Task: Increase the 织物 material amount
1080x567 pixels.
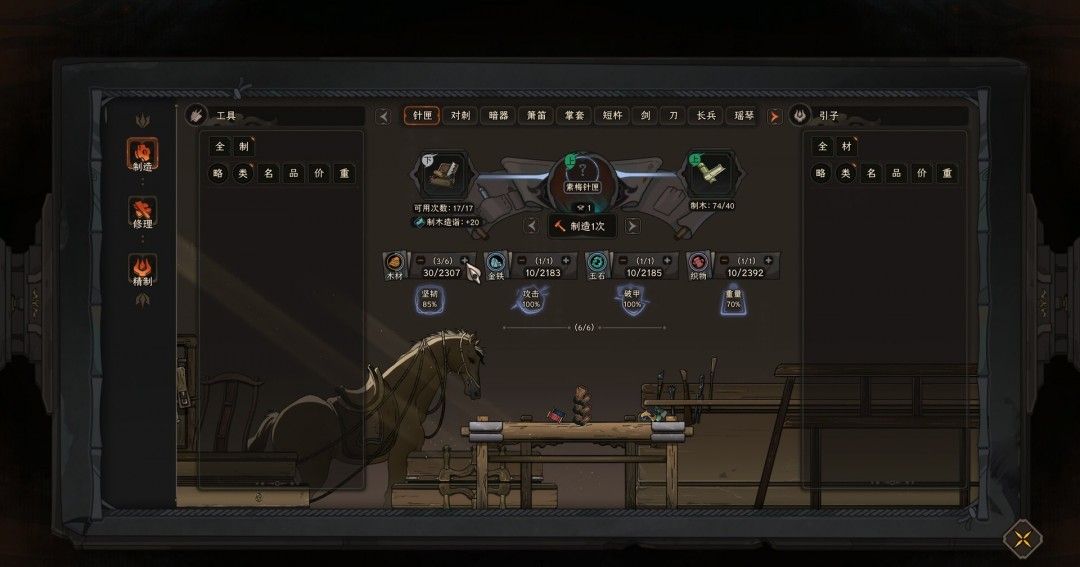Action: 766,260
